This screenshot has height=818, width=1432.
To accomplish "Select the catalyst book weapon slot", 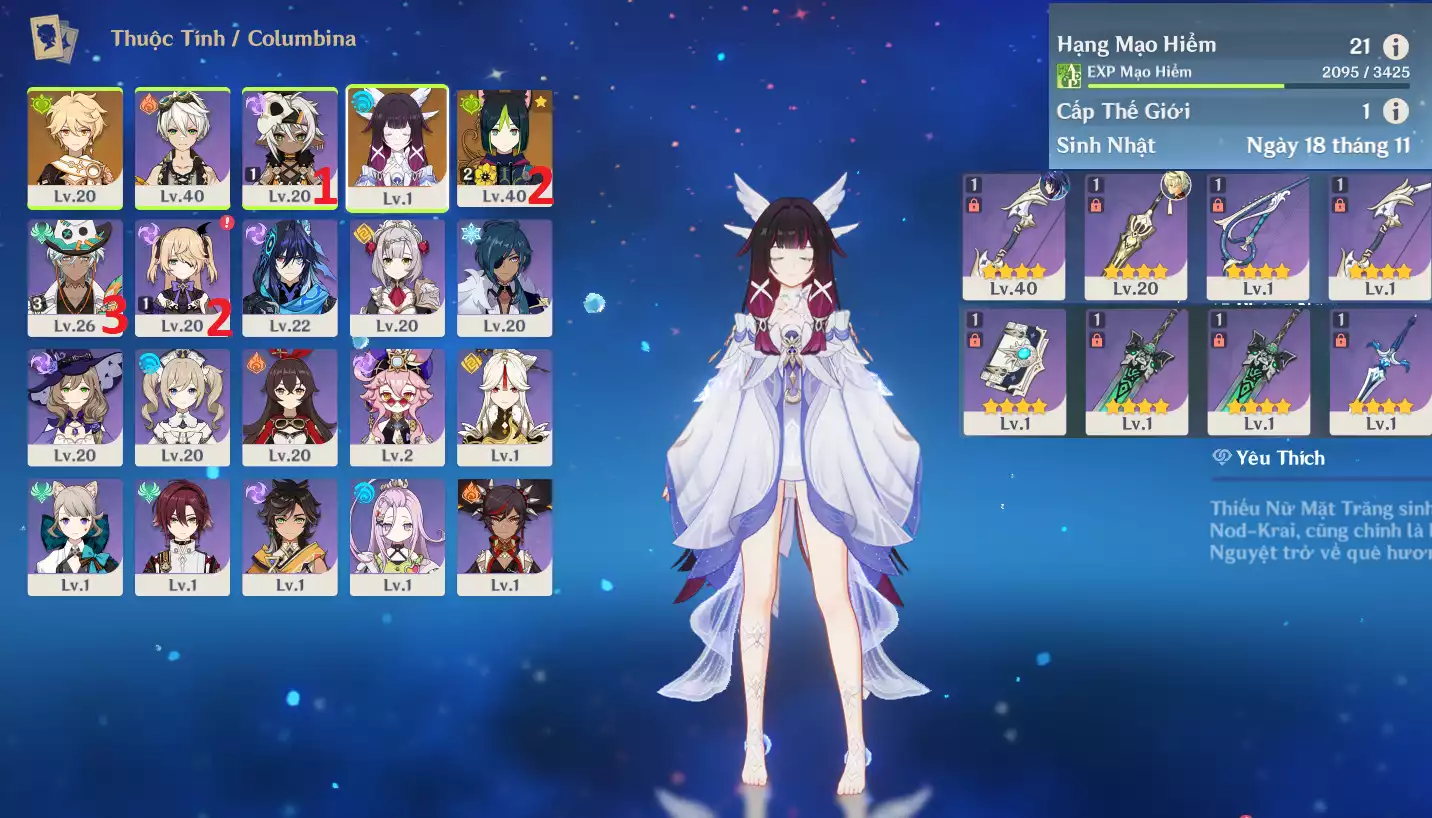I will [x=1014, y=371].
